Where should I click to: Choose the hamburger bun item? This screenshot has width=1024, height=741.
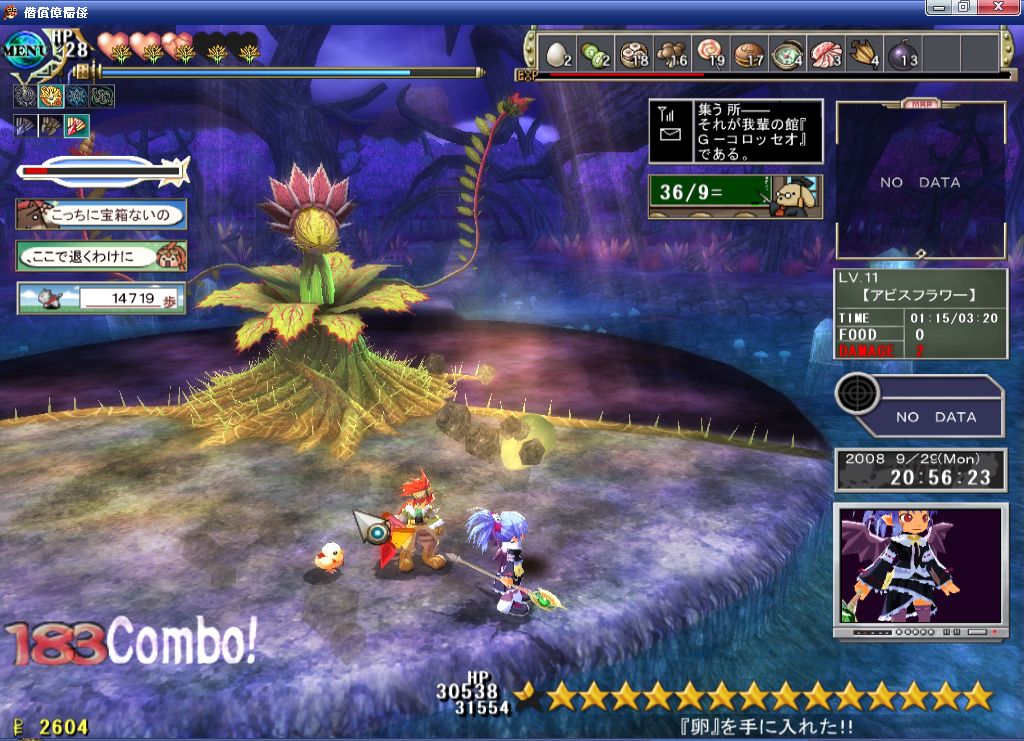749,53
